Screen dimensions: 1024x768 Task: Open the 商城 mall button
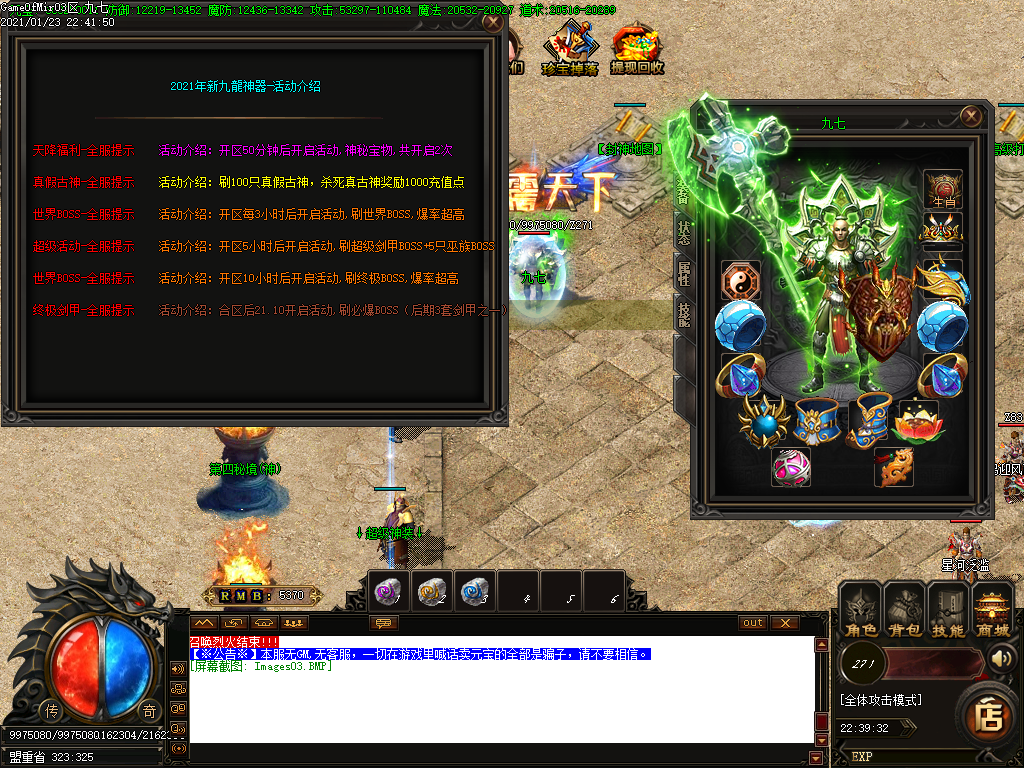click(x=993, y=612)
